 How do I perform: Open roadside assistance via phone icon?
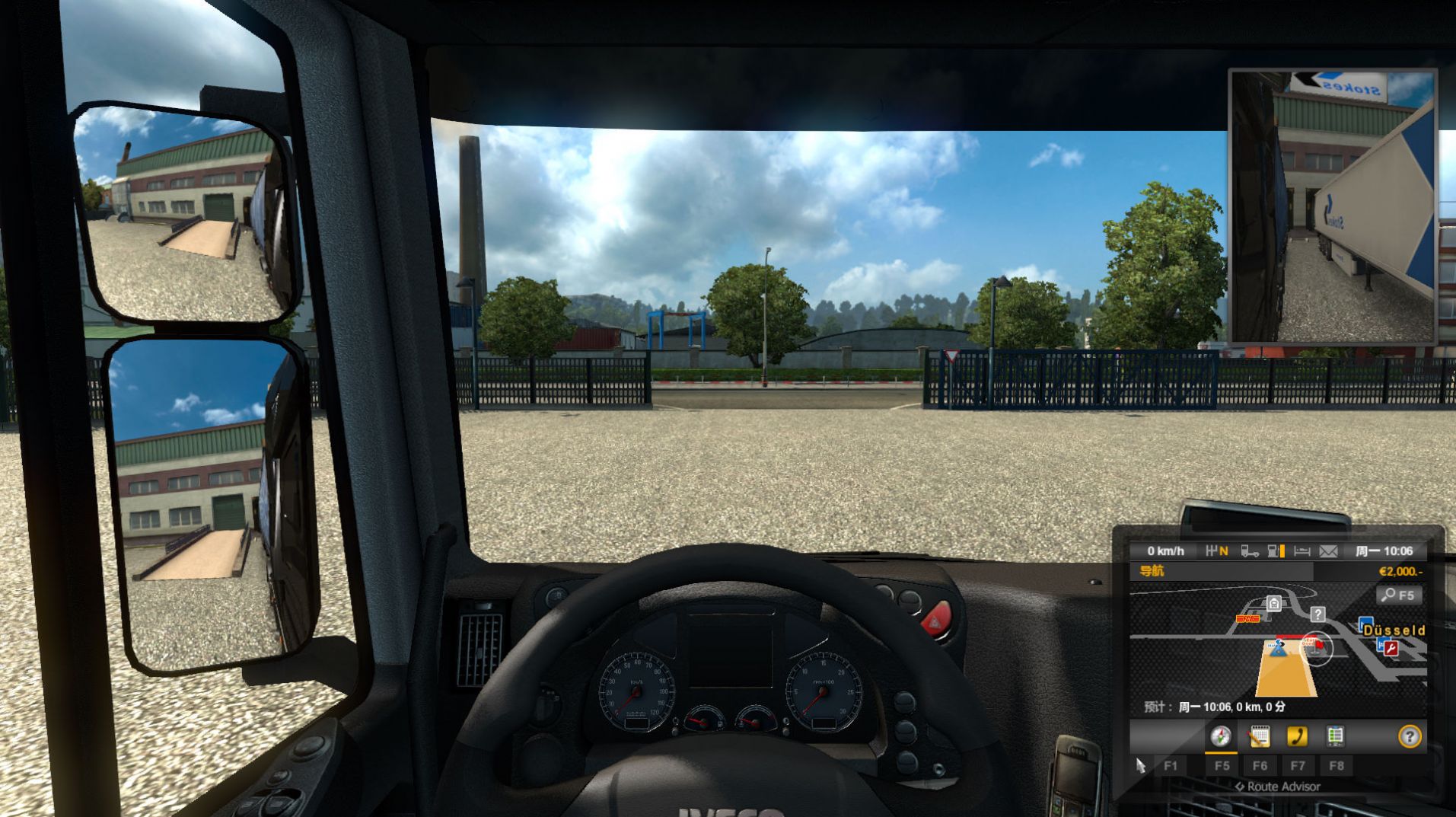1297,737
